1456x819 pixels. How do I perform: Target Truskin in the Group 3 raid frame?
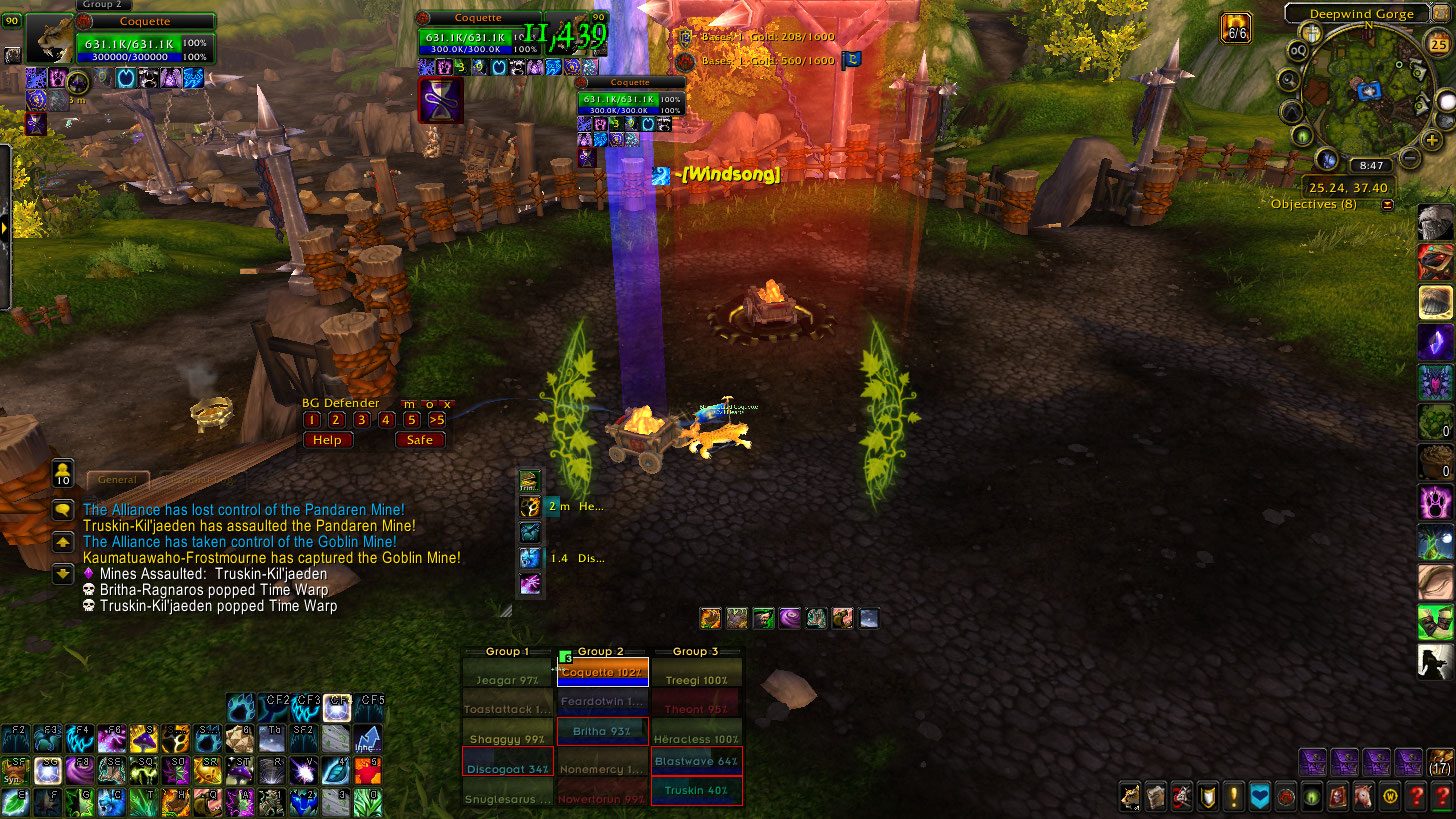tap(696, 790)
